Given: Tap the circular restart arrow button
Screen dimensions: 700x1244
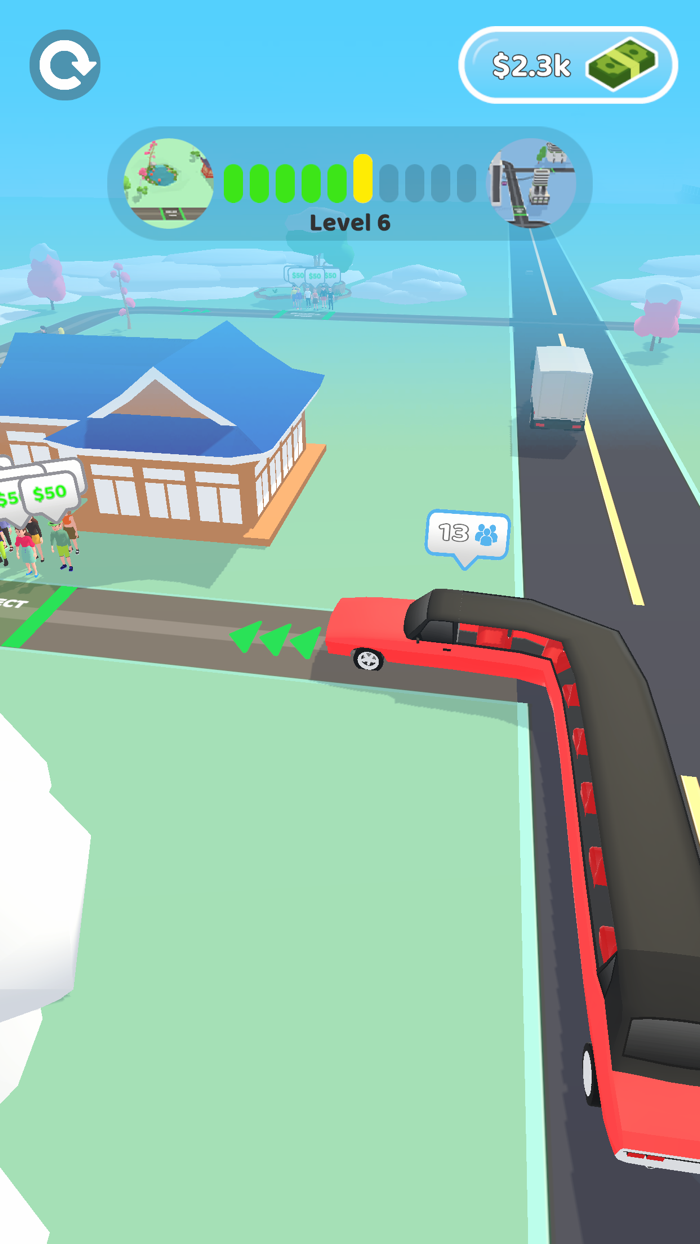Looking at the screenshot, I should [65, 65].
